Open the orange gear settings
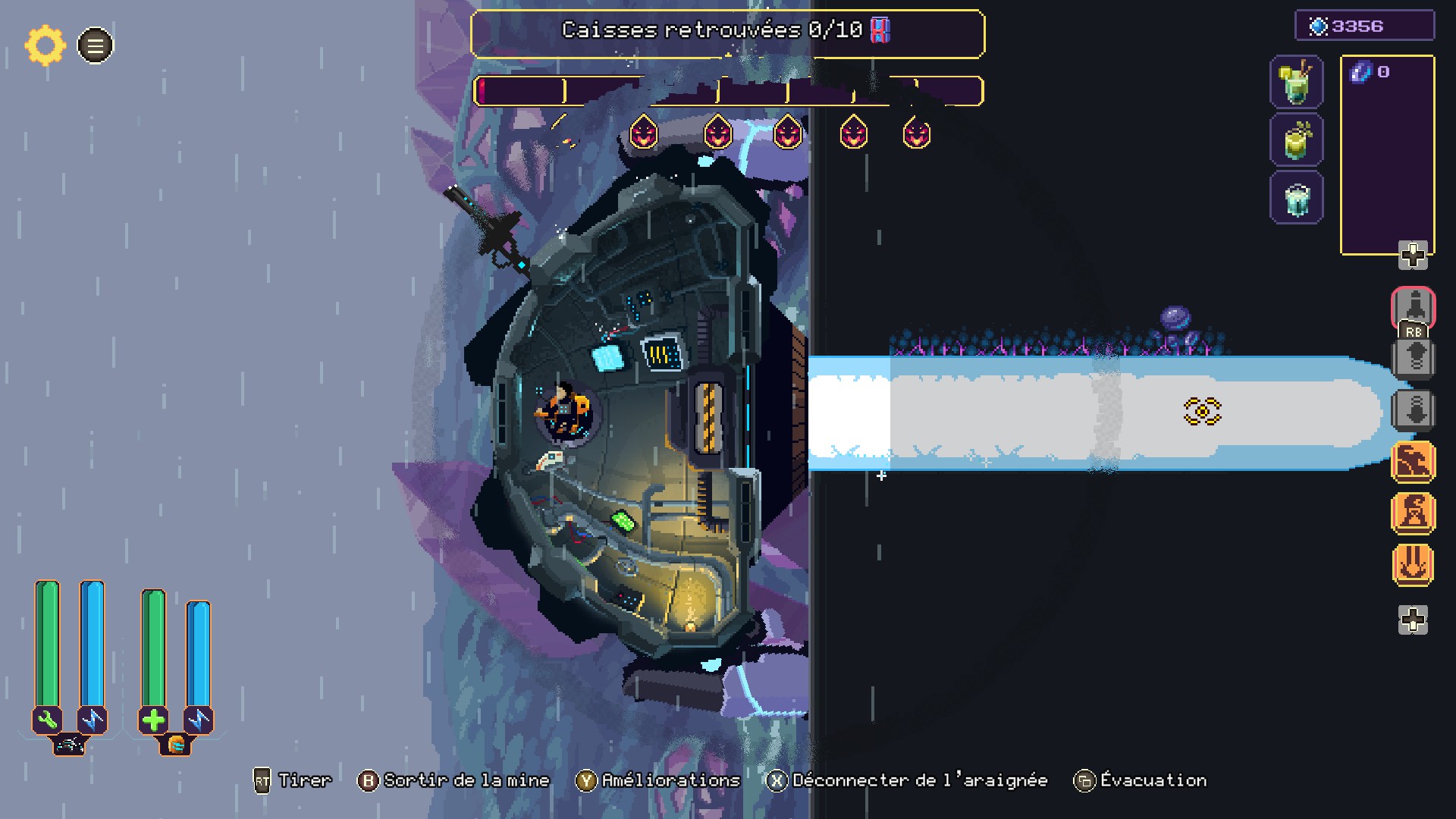The height and width of the screenshot is (819, 1456). pyautogui.click(x=45, y=45)
